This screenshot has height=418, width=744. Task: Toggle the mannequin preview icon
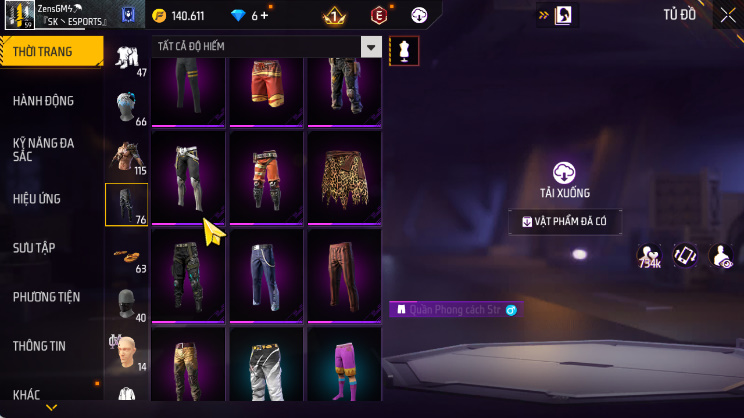point(404,49)
